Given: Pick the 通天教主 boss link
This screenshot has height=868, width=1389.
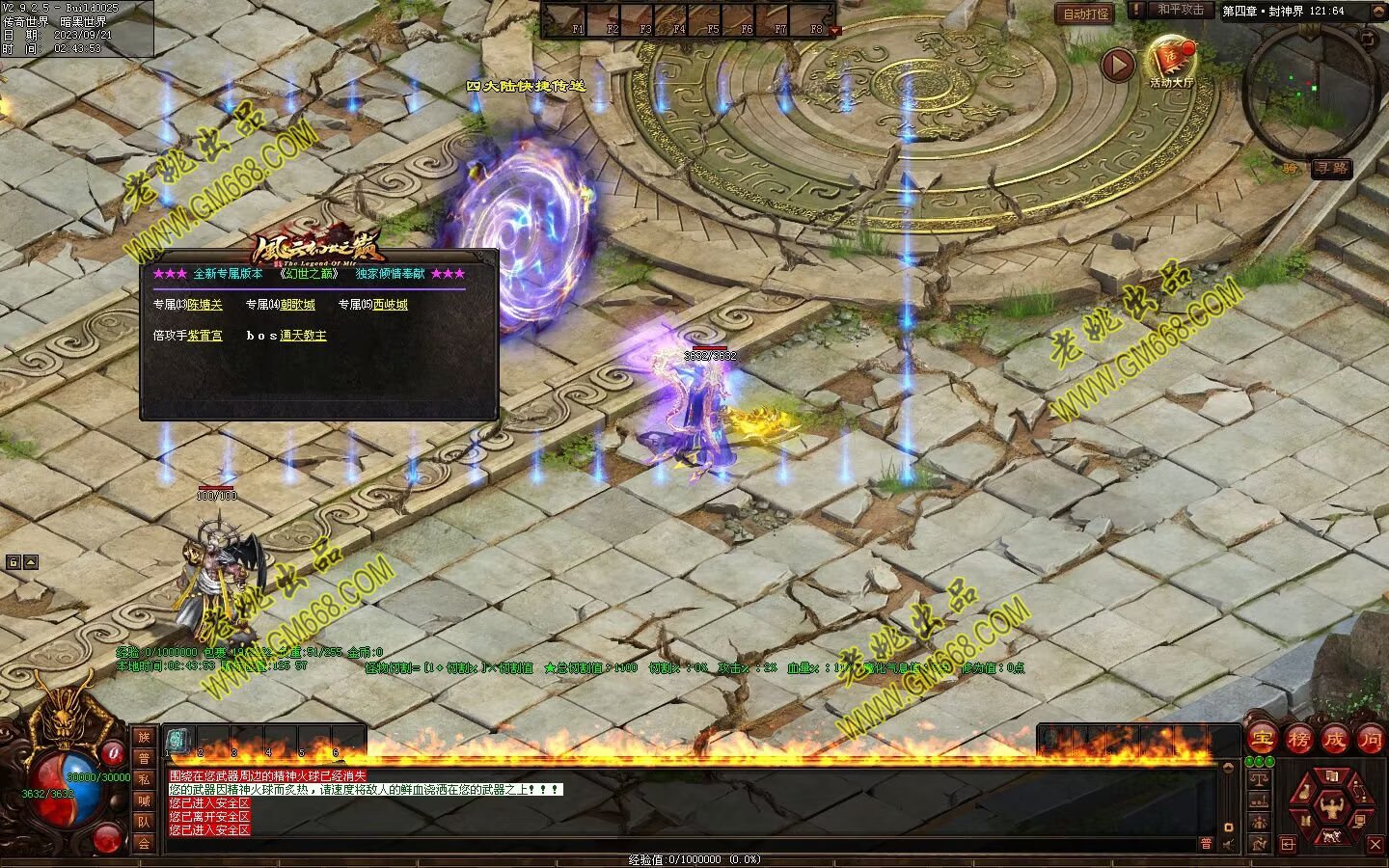Looking at the screenshot, I should (303, 336).
